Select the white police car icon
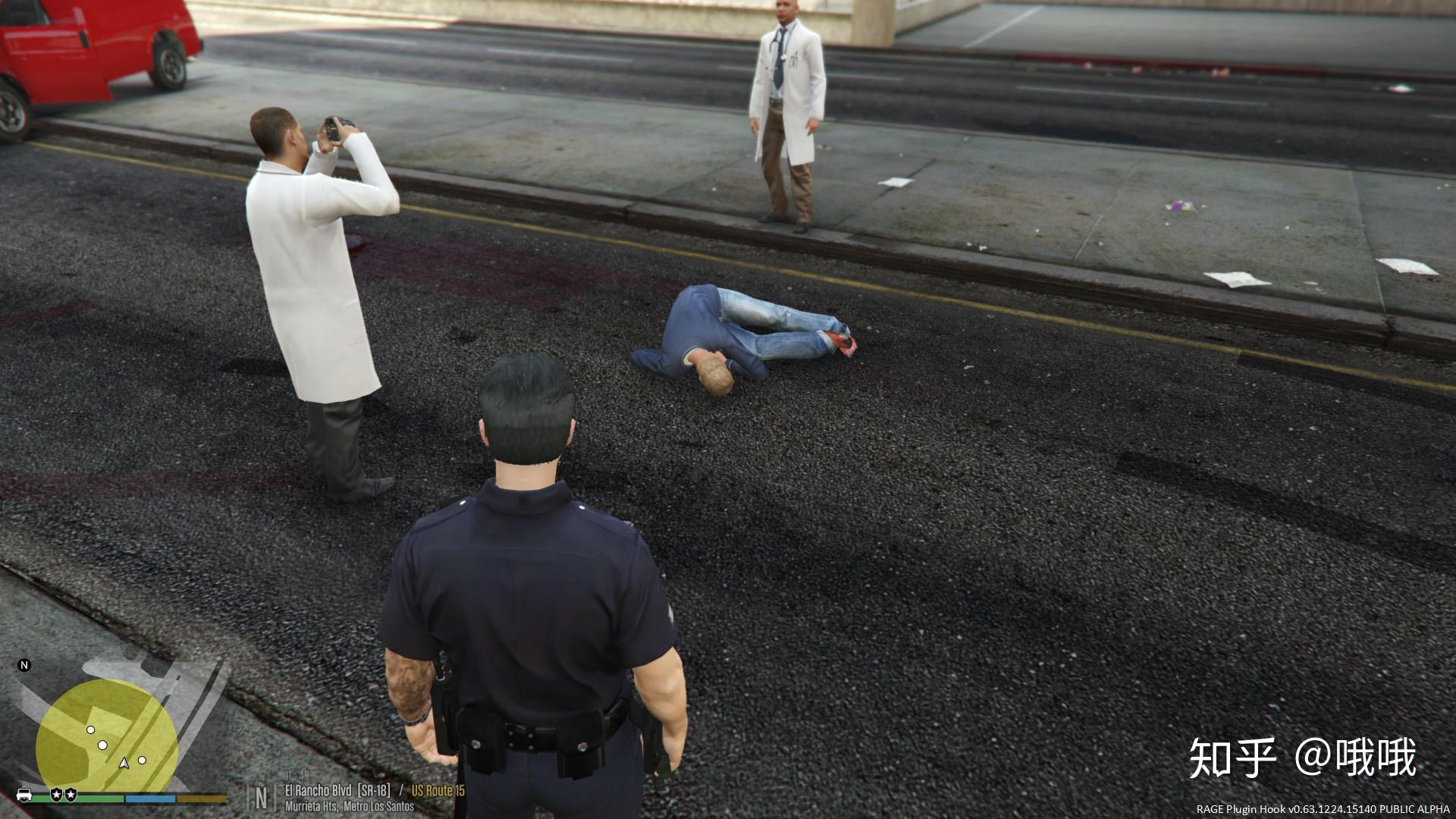Image resolution: width=1456 pixels, height=819 pixels. coord(24,795)
